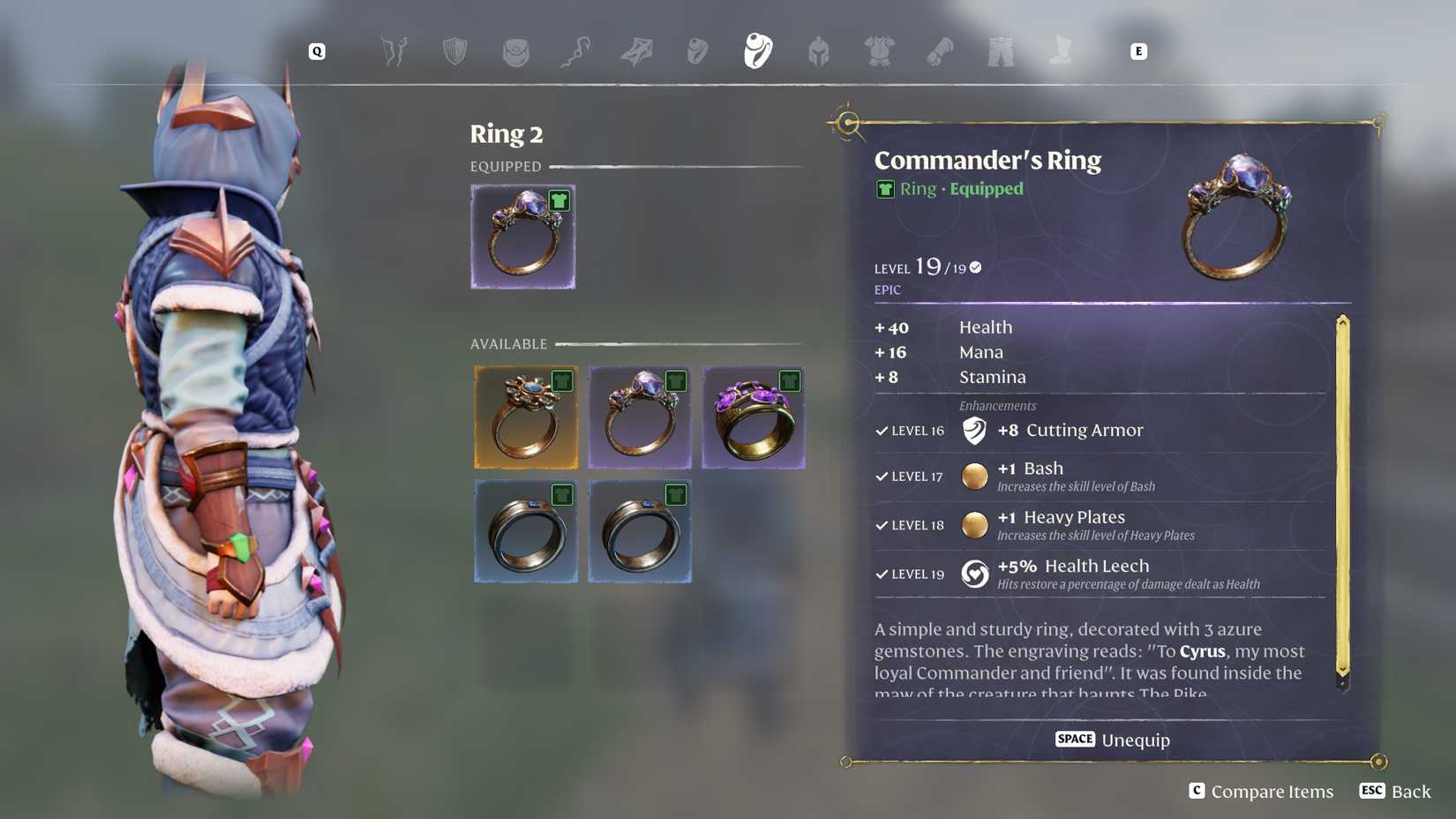1456x819 pixels.
Task: Select the Pants equipment slot icon
Action: coord(998,51)
